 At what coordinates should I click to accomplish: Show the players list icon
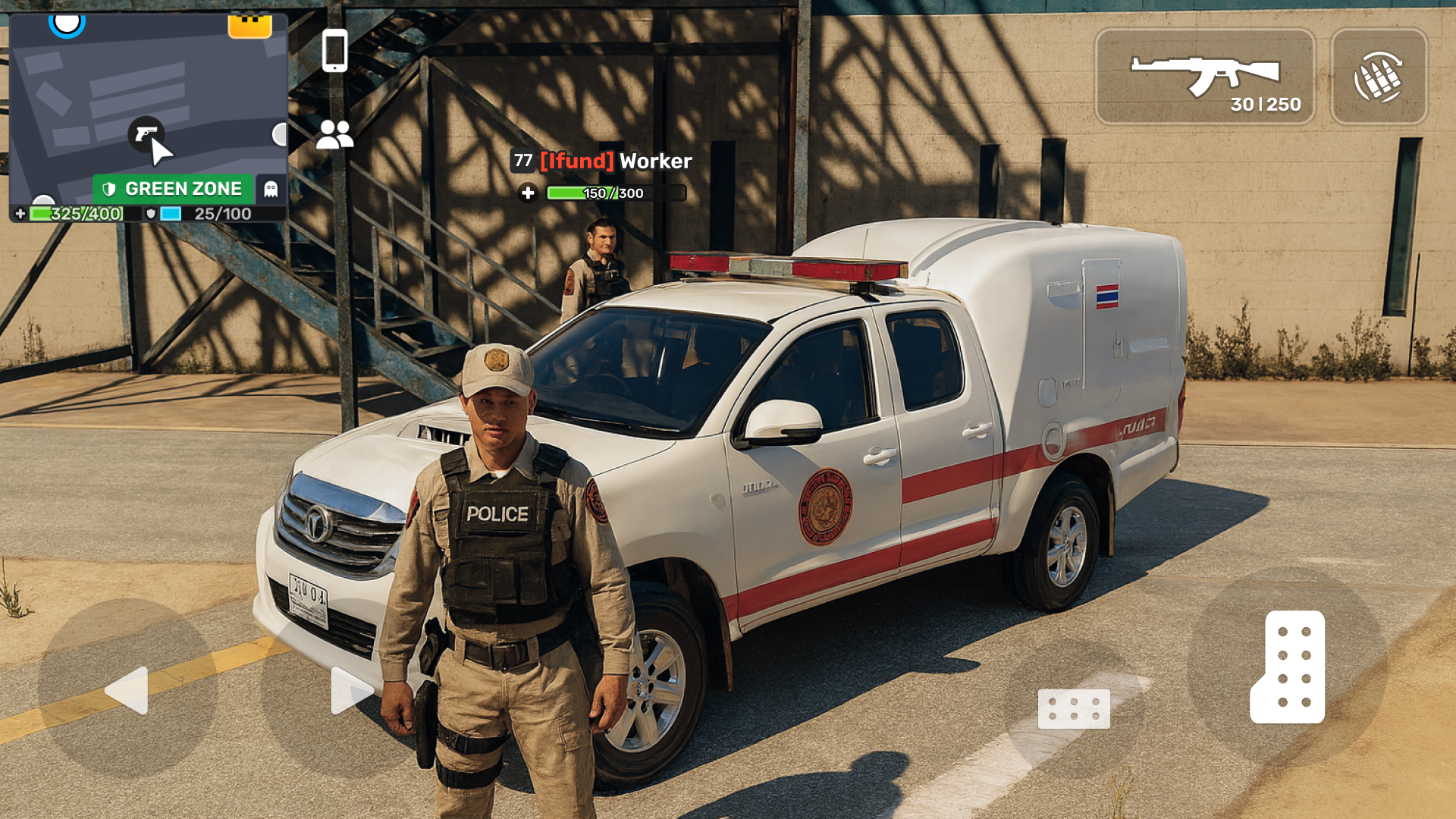334,135
